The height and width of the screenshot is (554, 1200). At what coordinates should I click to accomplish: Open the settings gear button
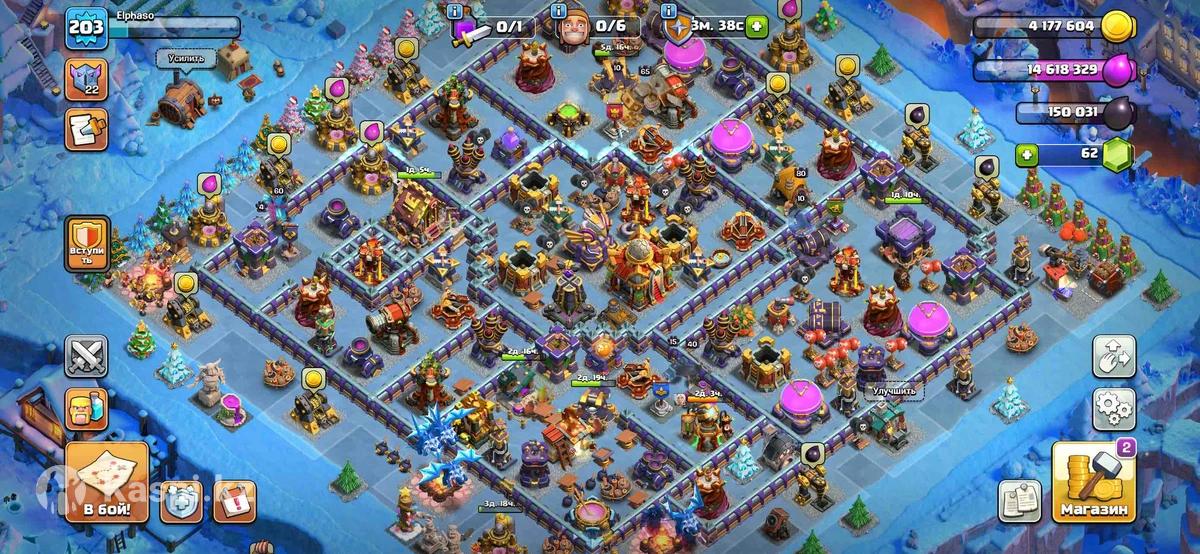click(1115, 407)
